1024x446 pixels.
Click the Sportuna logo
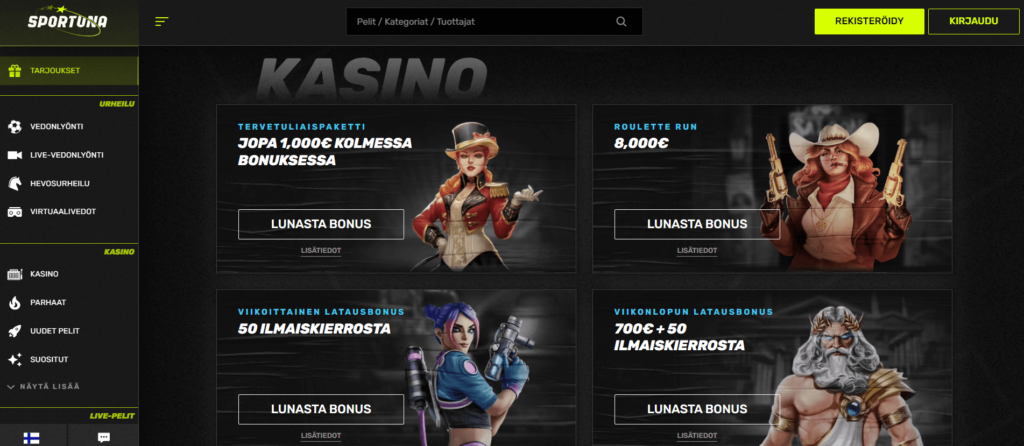click(68, 21)
